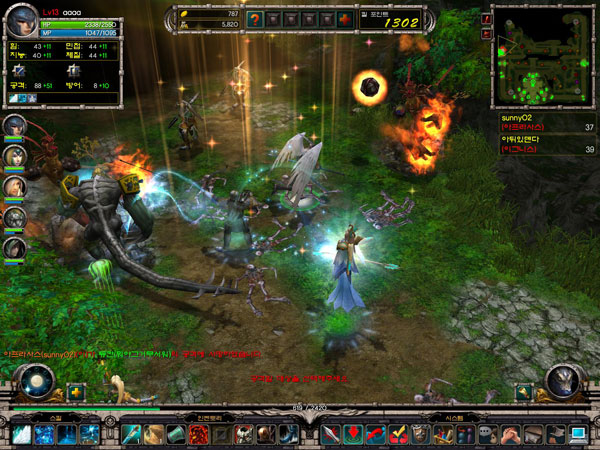Open the monitor icon in the system bar
The height and width of the screenshot is (450, 600).
pos(579,434)
